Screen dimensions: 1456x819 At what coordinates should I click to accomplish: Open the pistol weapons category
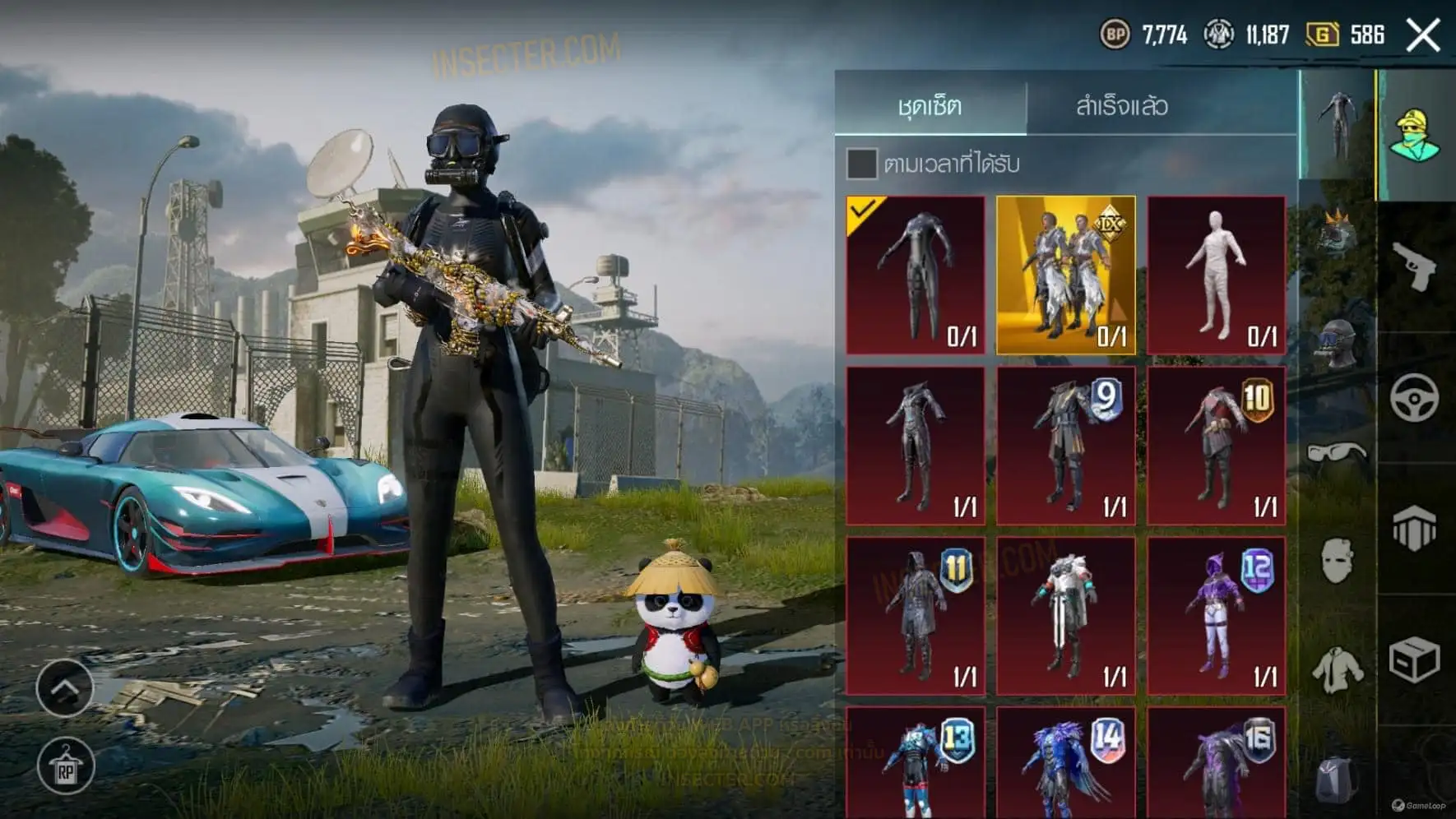[x=1415, y=266]
